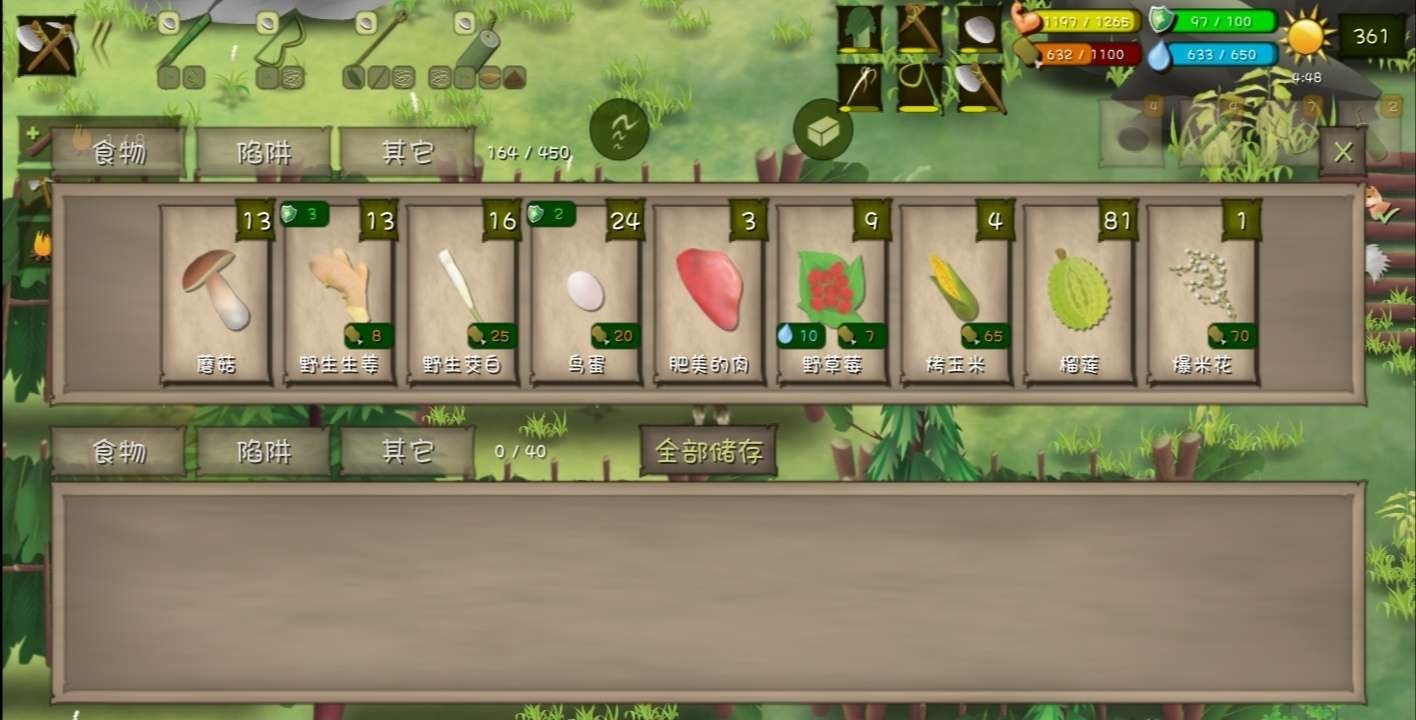Viewport: 1416px width, 720px height.
Task: Click the cube storage box icon
Action: point(822,131)
